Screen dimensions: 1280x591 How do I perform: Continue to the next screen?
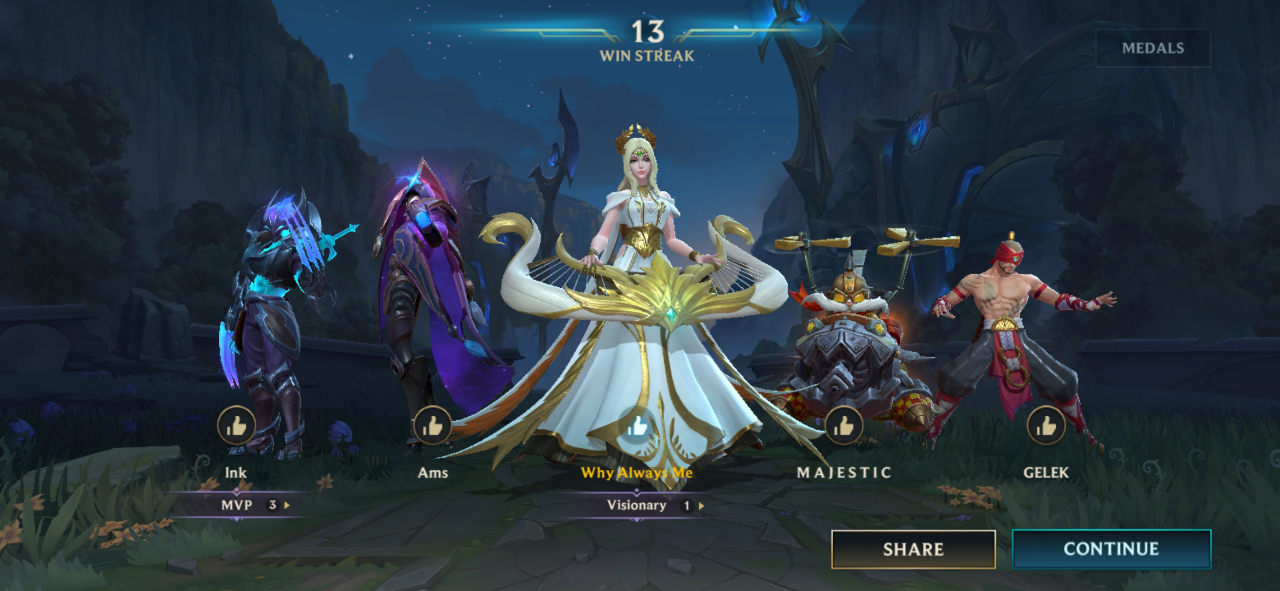click(x=1111, y=549)
